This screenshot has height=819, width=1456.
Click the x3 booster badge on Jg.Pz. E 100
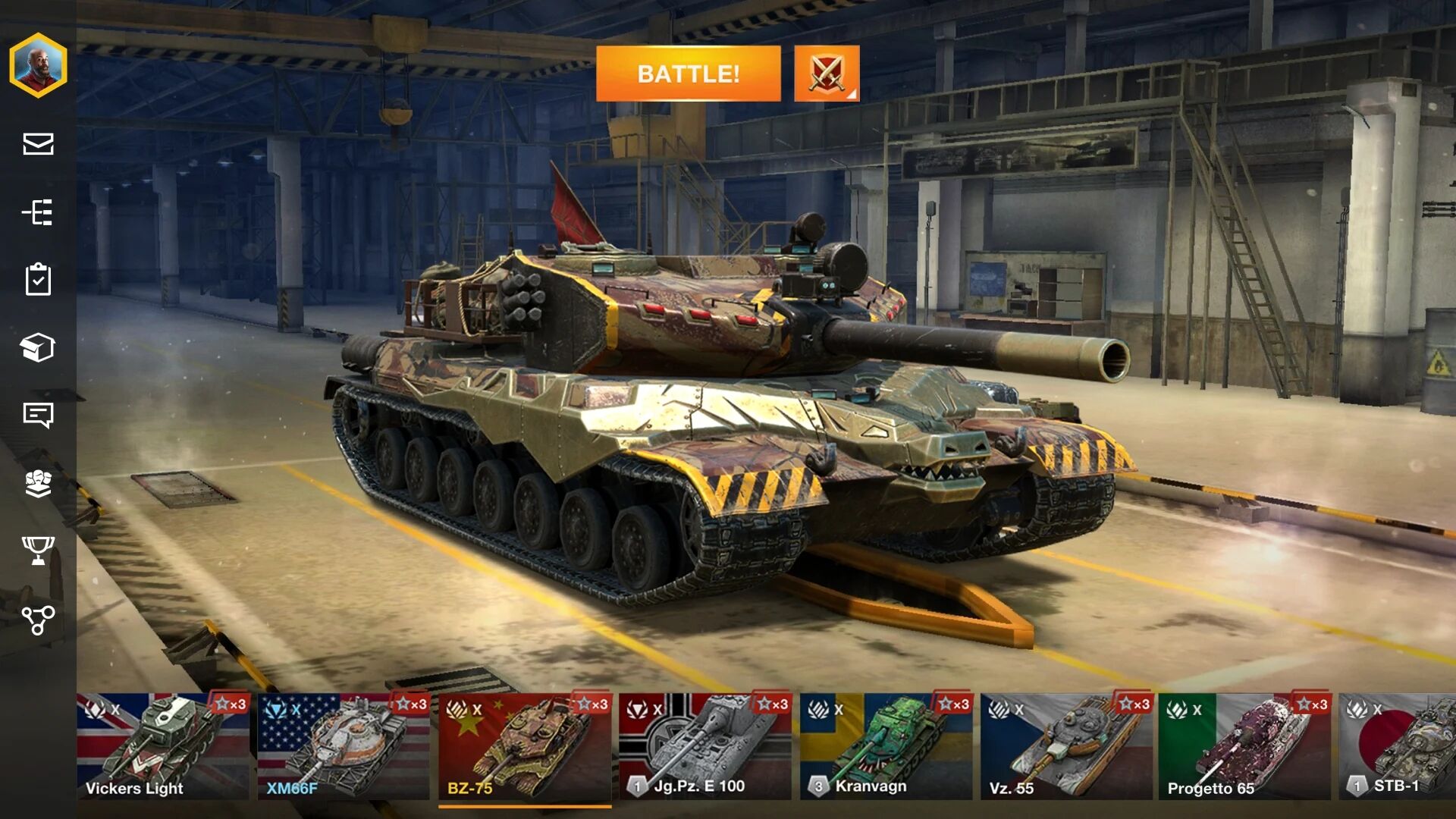click(773, 704)
